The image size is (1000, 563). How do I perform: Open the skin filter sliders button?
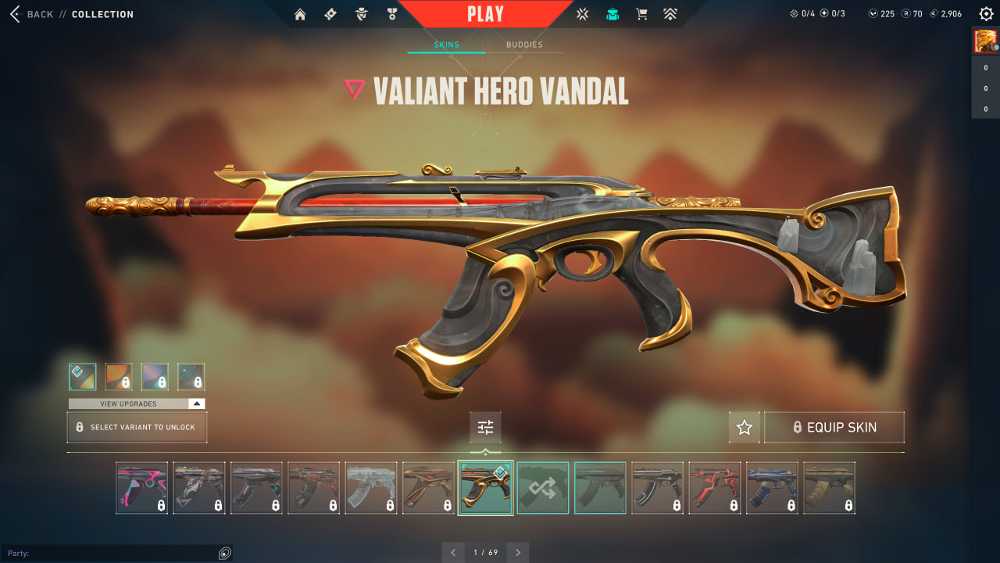click(x=485, y=427)
